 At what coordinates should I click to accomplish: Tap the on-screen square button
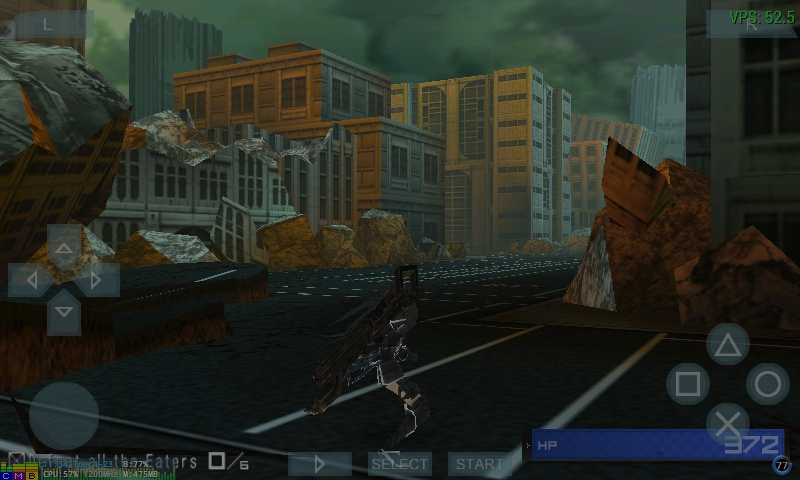click(687, 384)
